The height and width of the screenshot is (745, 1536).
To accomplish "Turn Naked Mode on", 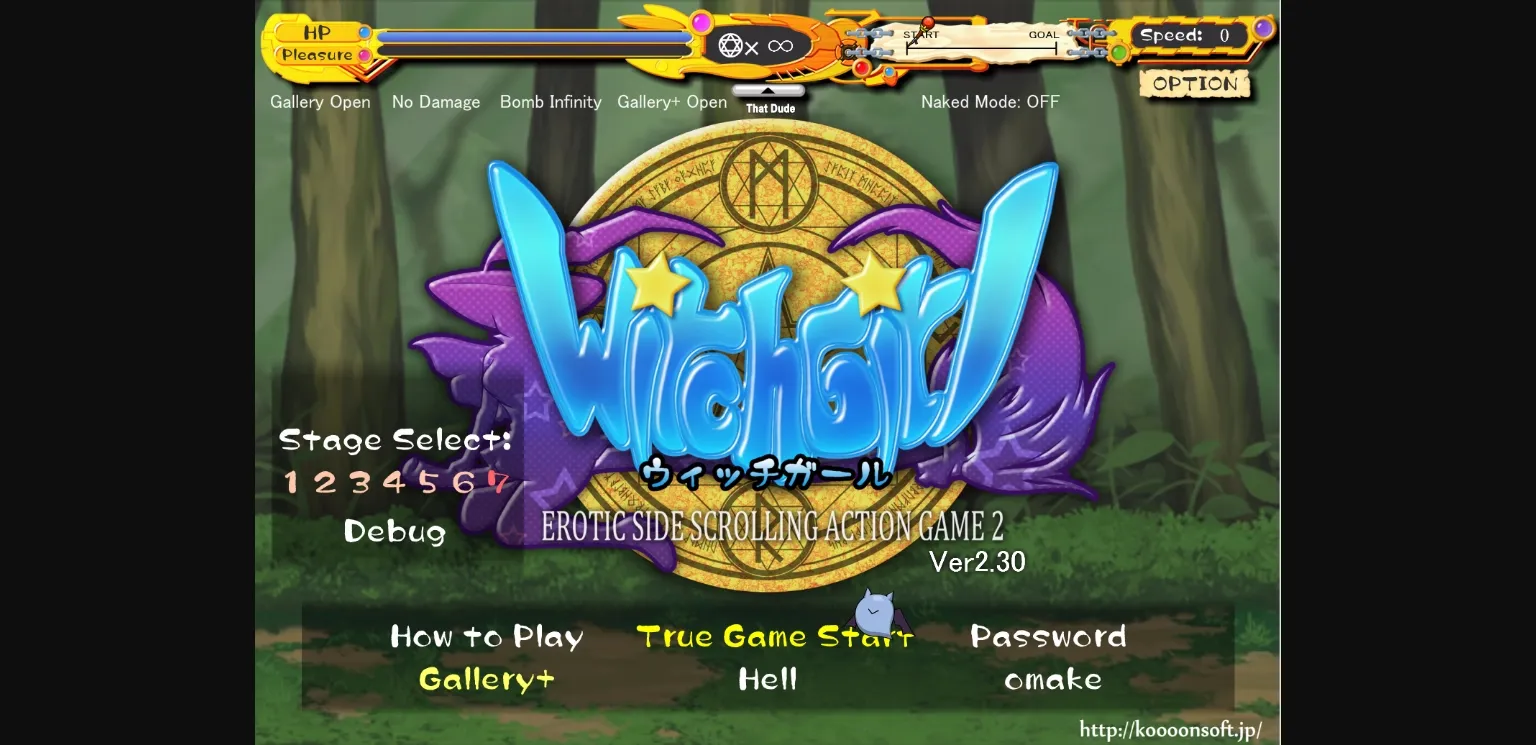I will [x=990, y=101].
